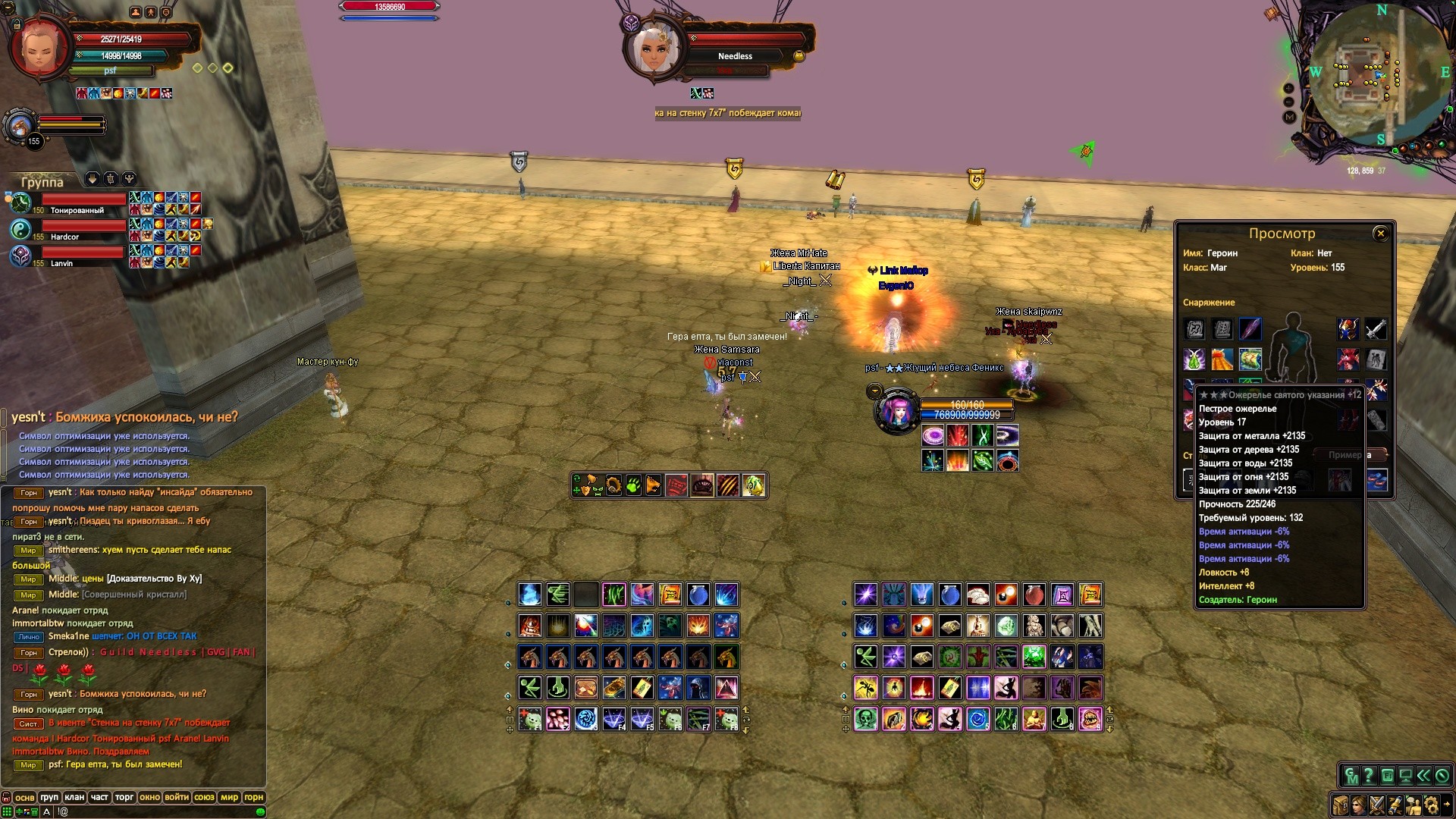This screenshot has width=1456, height=819.
Task: Close the Просмотр inspection window
Action: click(1380, 234)
